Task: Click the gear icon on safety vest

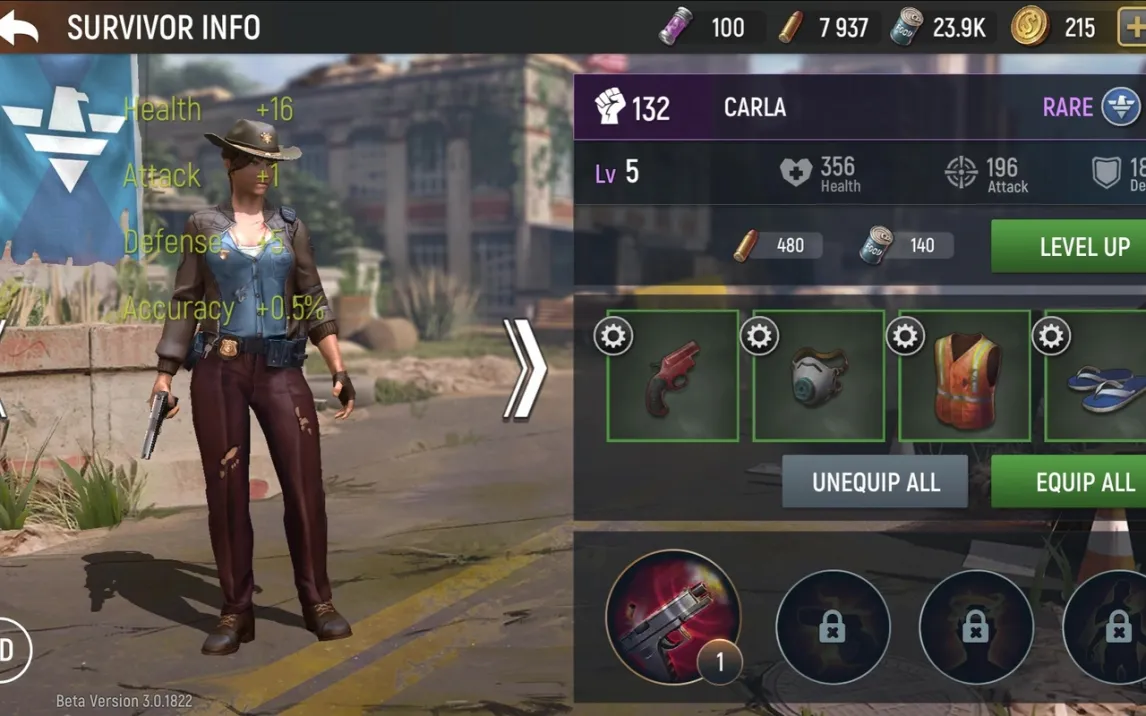Action: [905, 337]
